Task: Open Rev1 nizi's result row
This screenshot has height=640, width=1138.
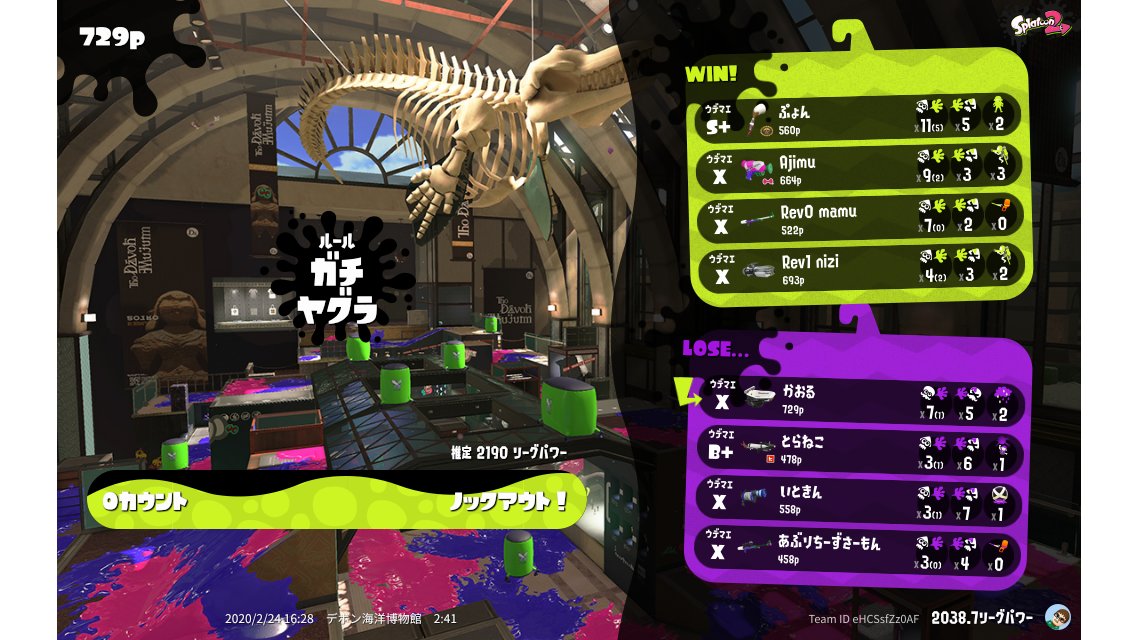Action: point(858,269)
